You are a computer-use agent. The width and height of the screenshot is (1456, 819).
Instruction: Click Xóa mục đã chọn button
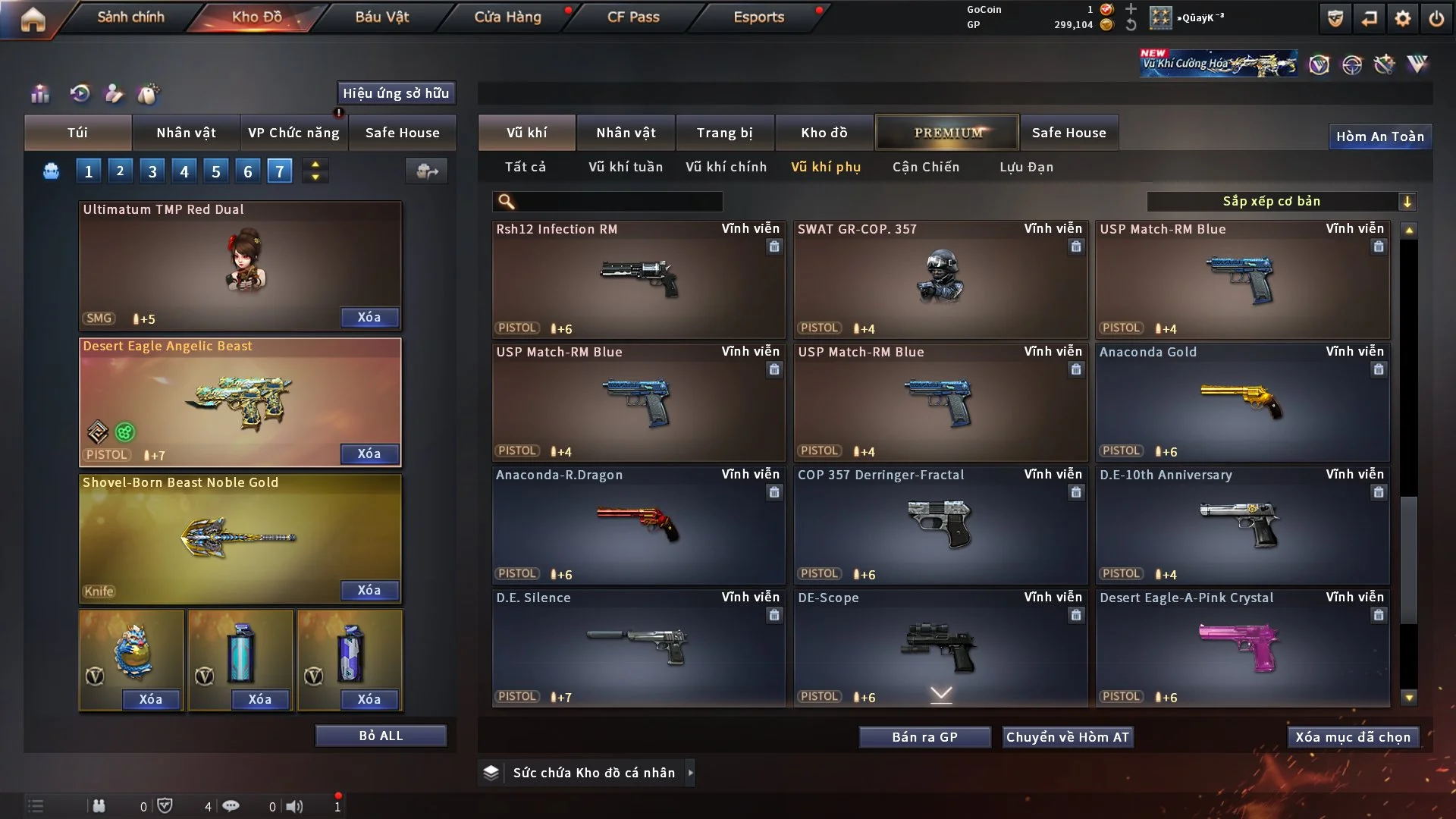pyautogui.click(x=1353, y=737)
